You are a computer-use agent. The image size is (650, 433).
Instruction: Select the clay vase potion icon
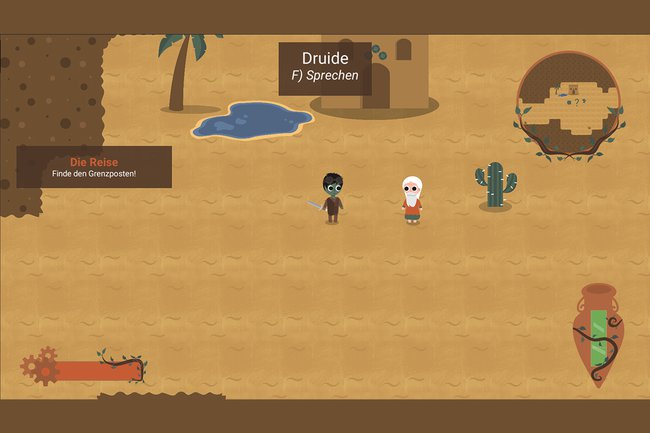pyautogui.click(x=599, y=333)
